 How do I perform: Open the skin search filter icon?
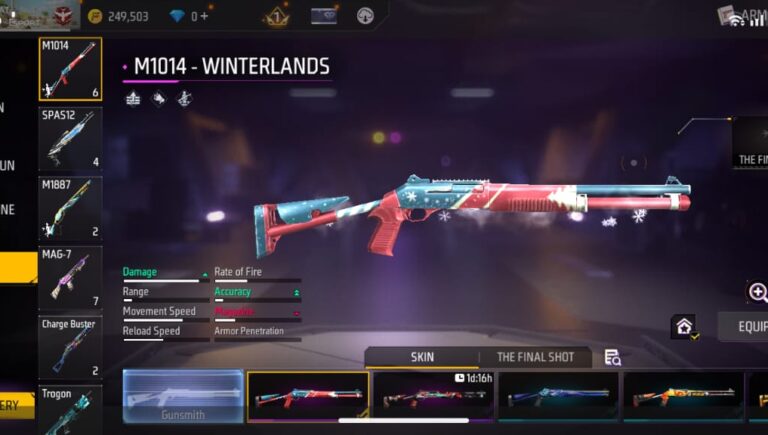coord(612,357)
